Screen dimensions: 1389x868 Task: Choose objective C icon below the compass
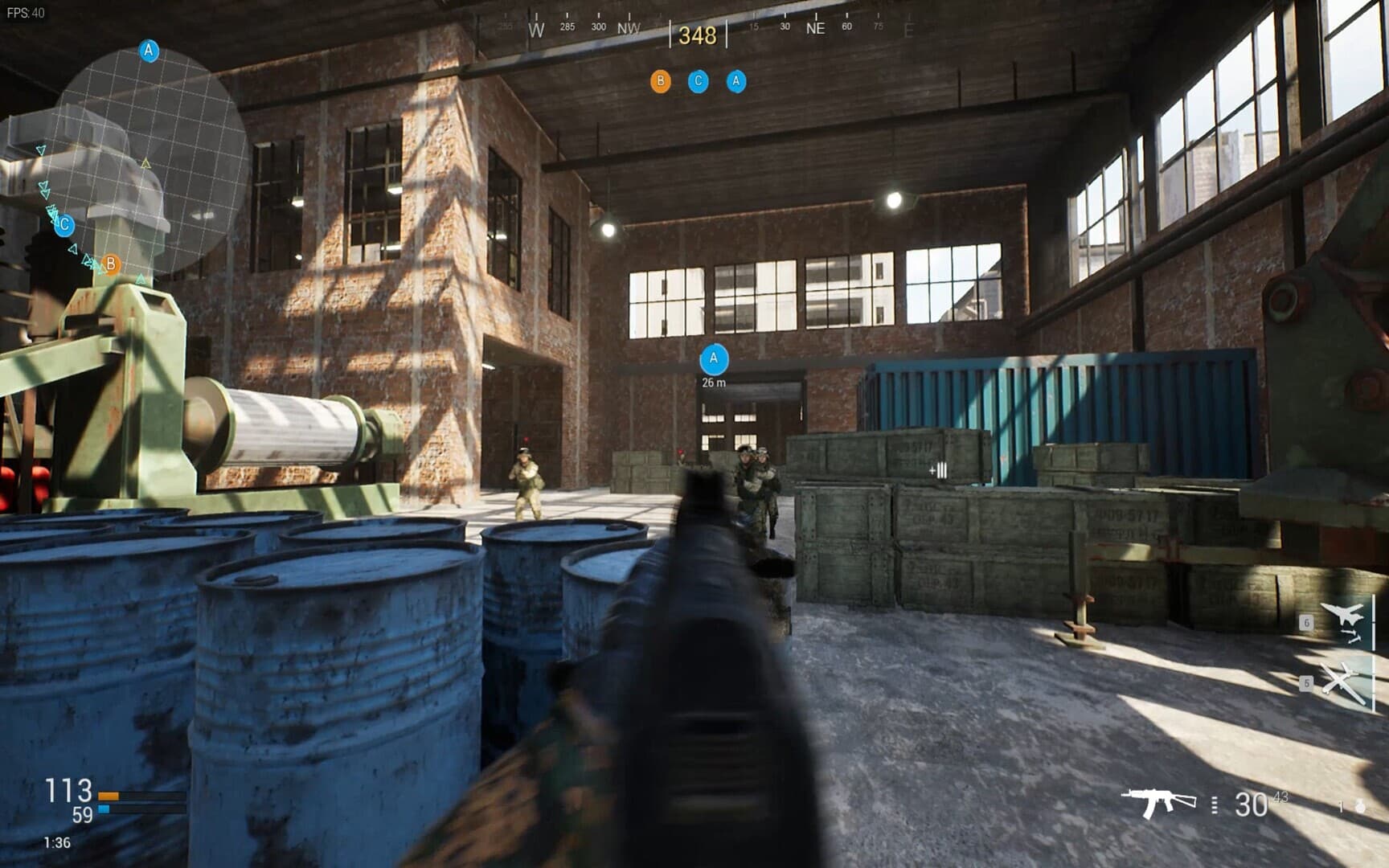pos(698,81)
